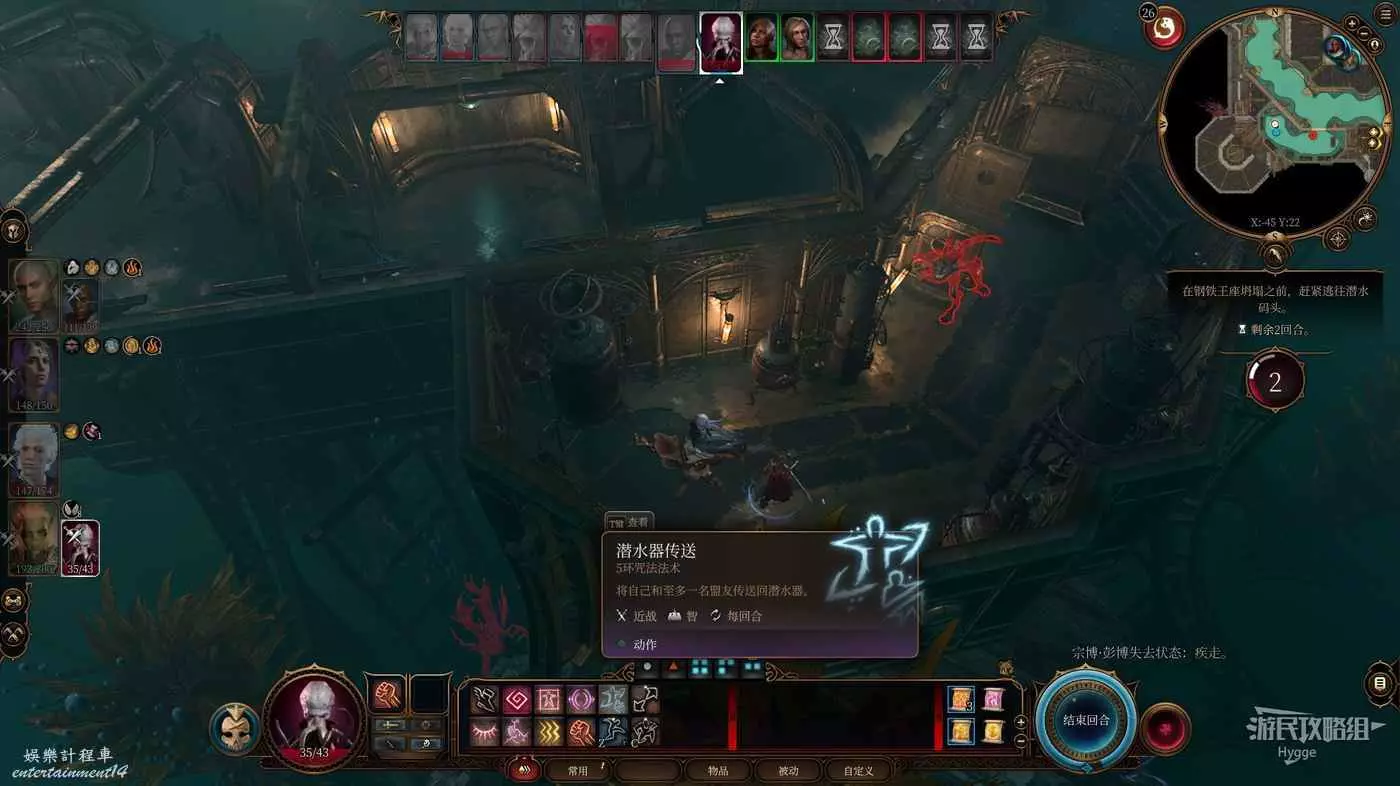The height and width of the screenshot is (786, 1400).
Task: Use the closed eye with lashes ability
Action: click(x=485, y=732)
